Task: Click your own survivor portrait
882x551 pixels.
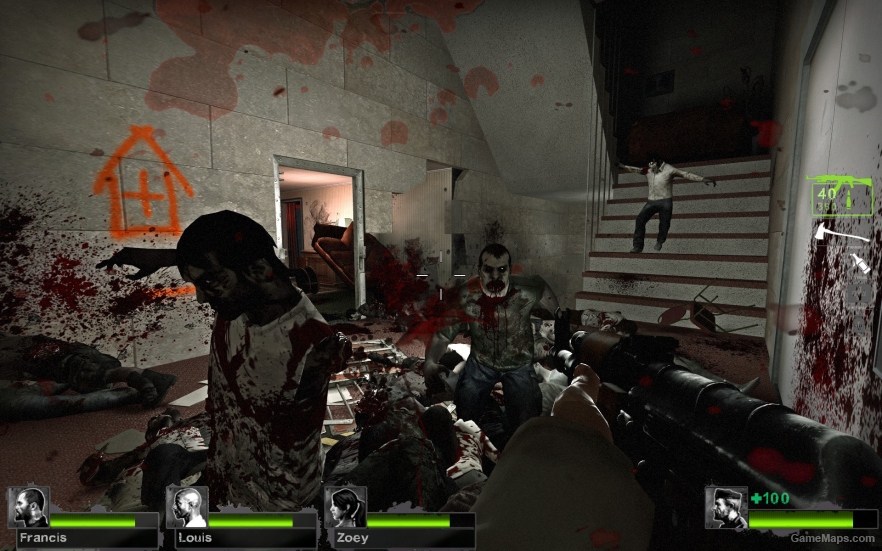Action: click(725, 507)
